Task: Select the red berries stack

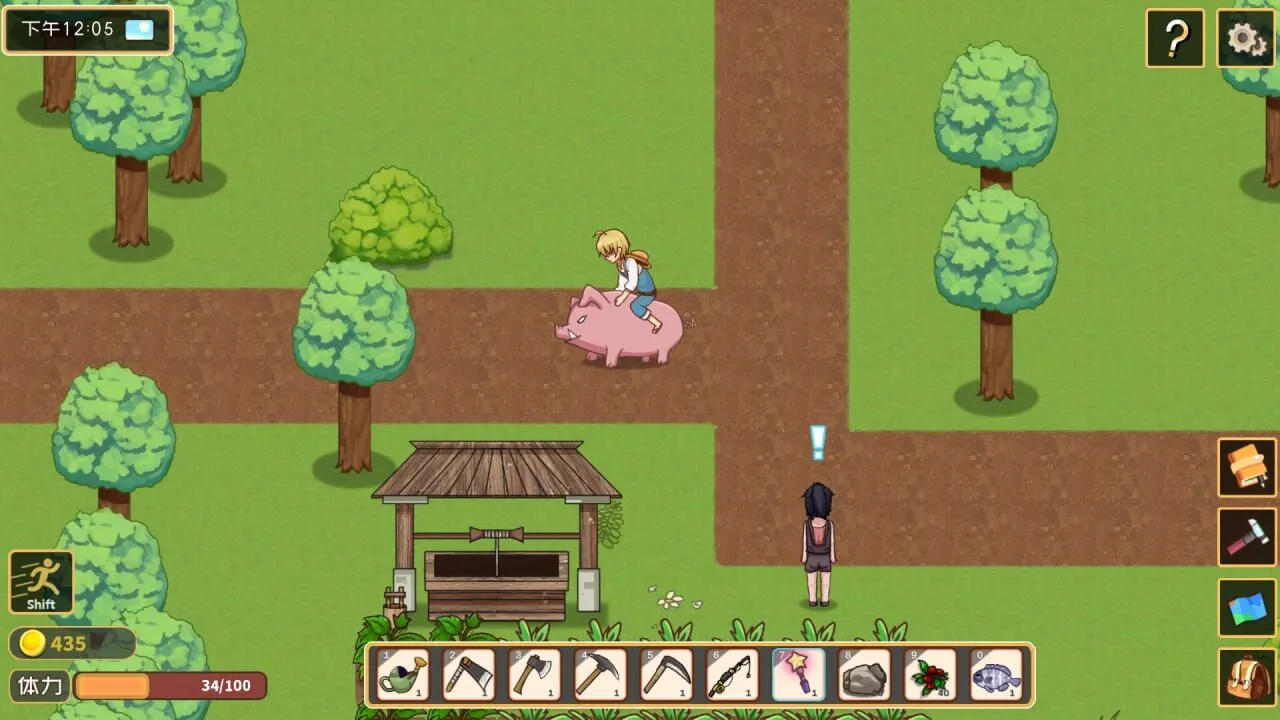Action: (931, 675)
